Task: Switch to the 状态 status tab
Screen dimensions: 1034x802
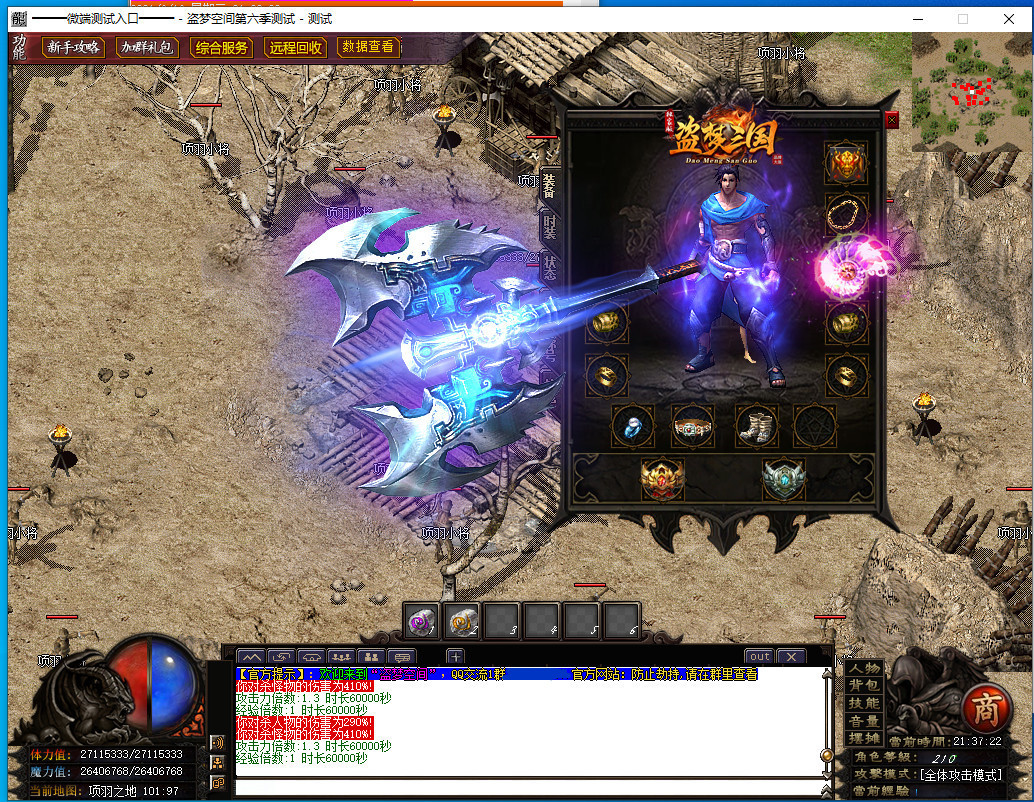Action: pos(550,268)
